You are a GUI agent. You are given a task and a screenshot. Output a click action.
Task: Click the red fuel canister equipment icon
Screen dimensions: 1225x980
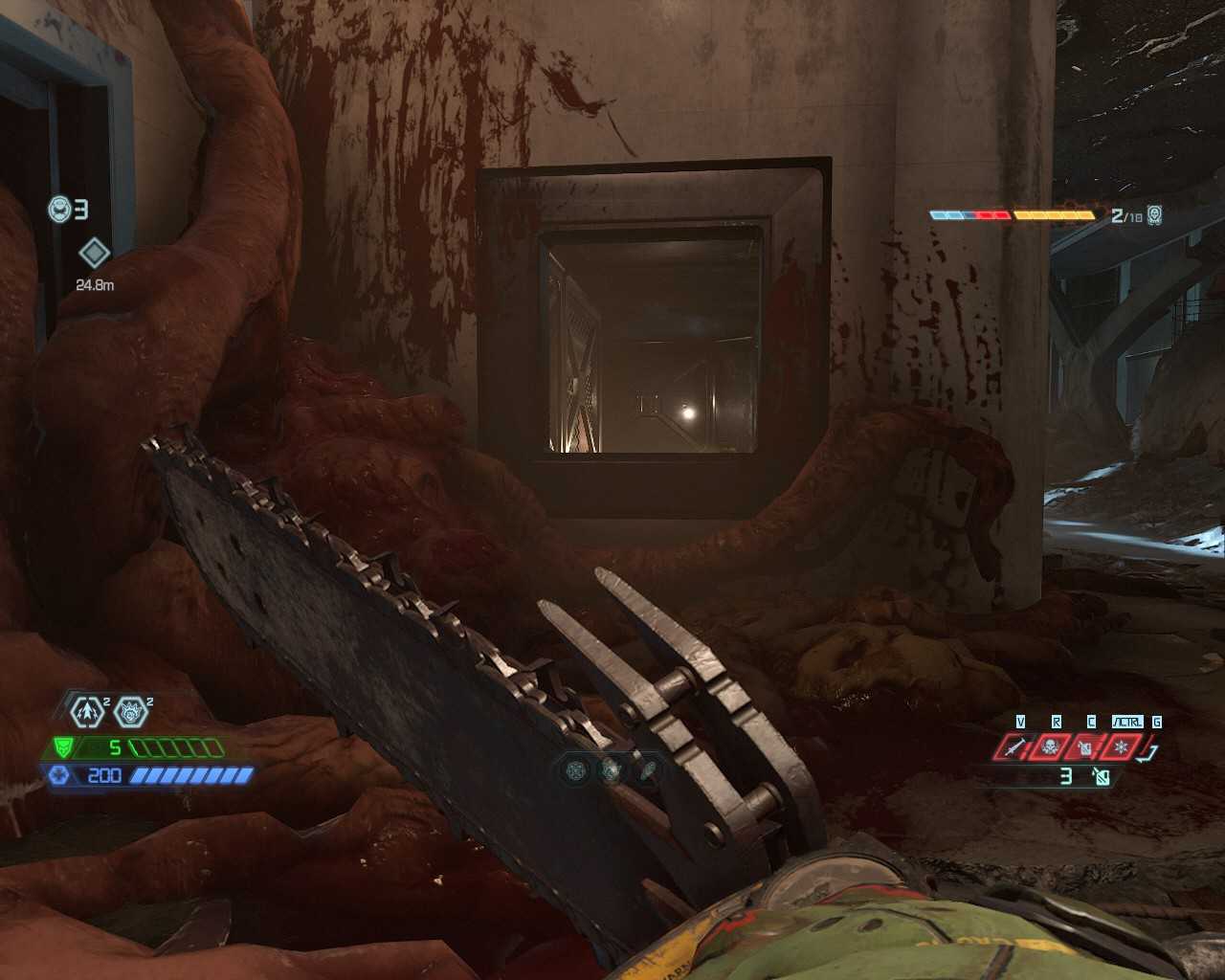click(x=1085, y=746)
